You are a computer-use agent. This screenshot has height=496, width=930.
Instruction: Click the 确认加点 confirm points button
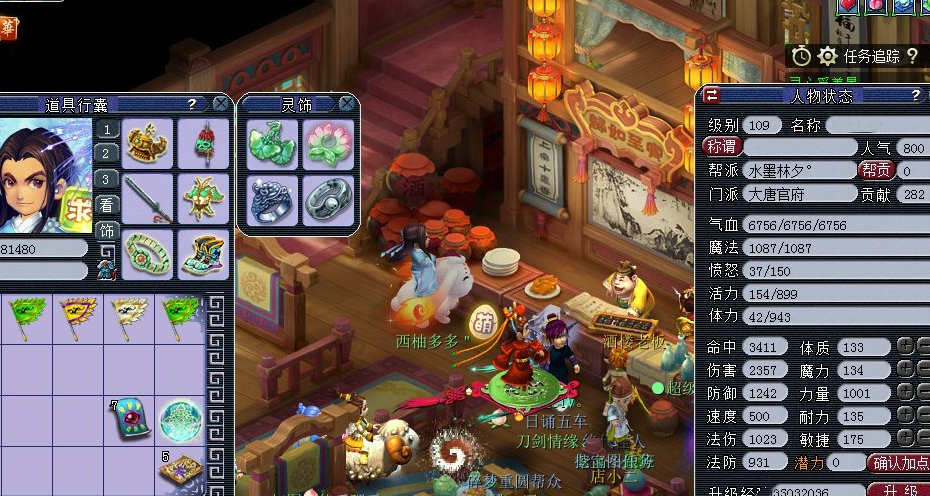click(x=900, y=463)
